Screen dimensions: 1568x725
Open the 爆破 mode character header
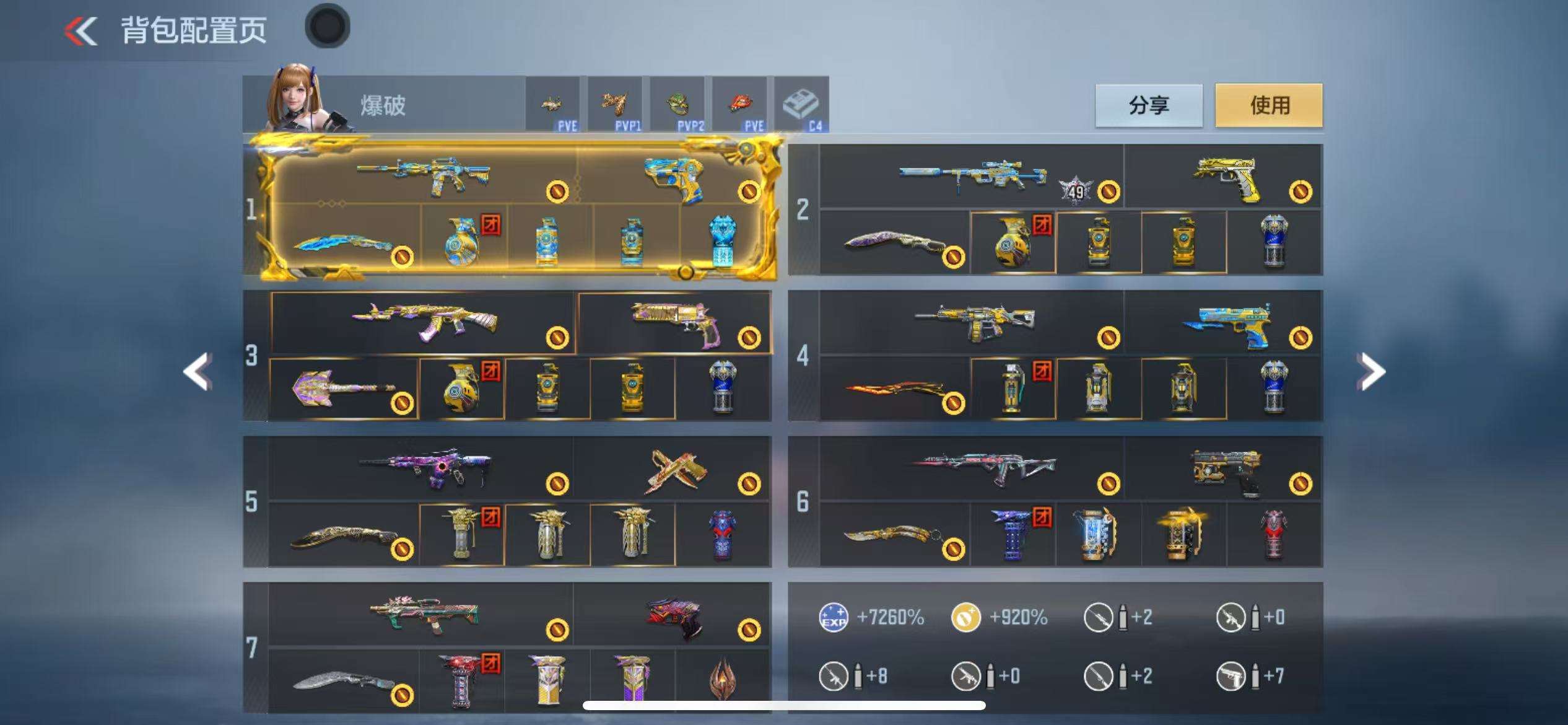coord(384,105)
